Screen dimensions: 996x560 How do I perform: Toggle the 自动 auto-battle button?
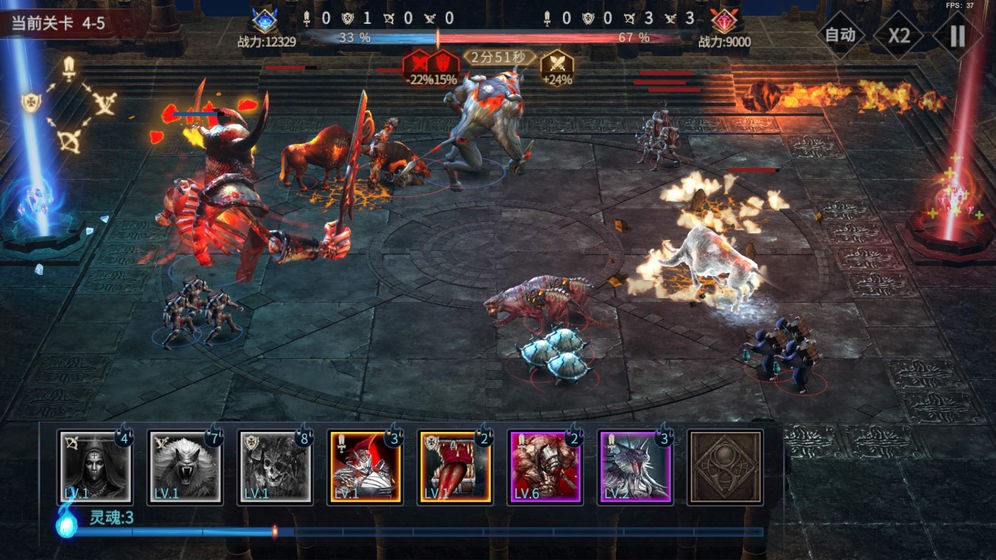pos(840,35)
